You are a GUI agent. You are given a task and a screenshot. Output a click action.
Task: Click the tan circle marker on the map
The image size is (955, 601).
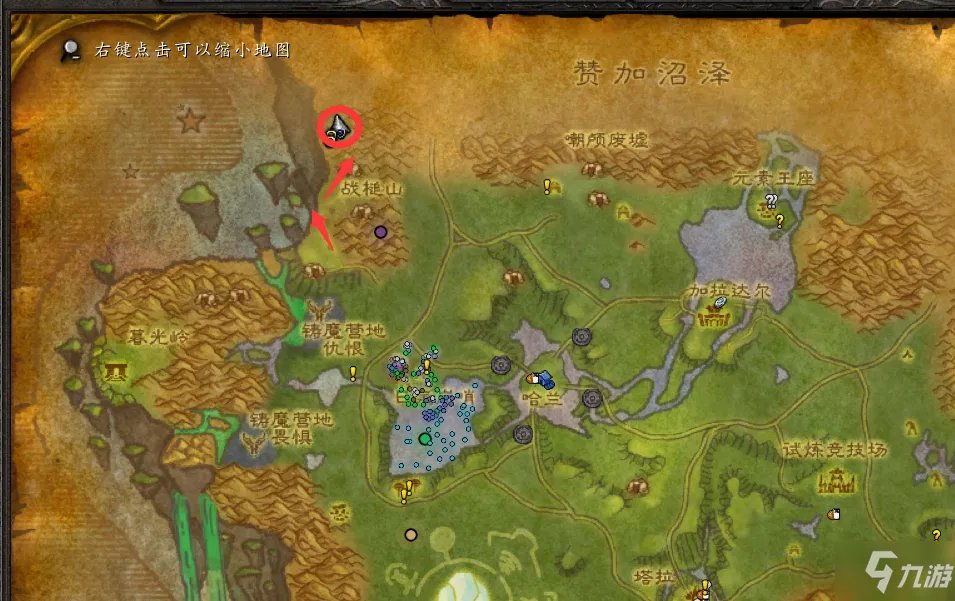click(x=410, y=535)
